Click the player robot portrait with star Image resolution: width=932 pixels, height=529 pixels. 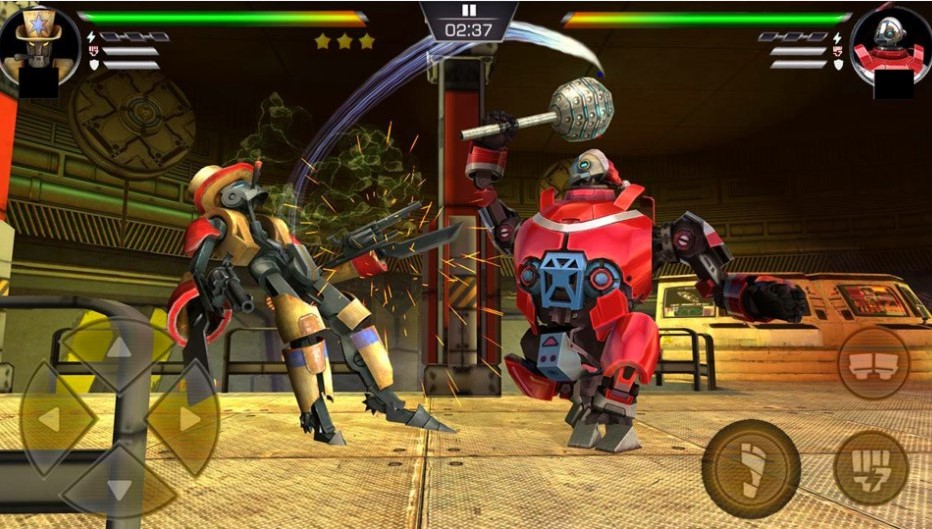(38, 45)
